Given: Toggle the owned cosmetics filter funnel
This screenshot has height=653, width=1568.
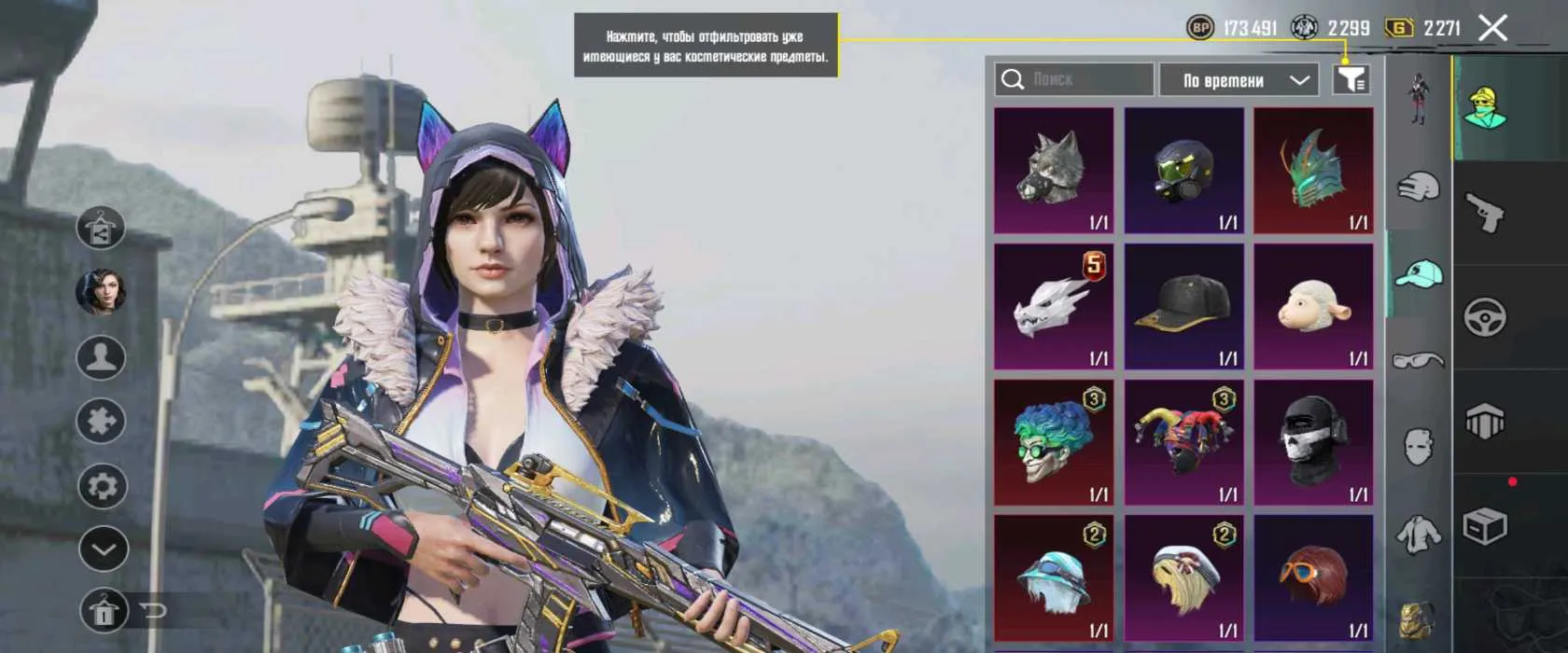Looking at the screenshot, I should pos(1351,79).
